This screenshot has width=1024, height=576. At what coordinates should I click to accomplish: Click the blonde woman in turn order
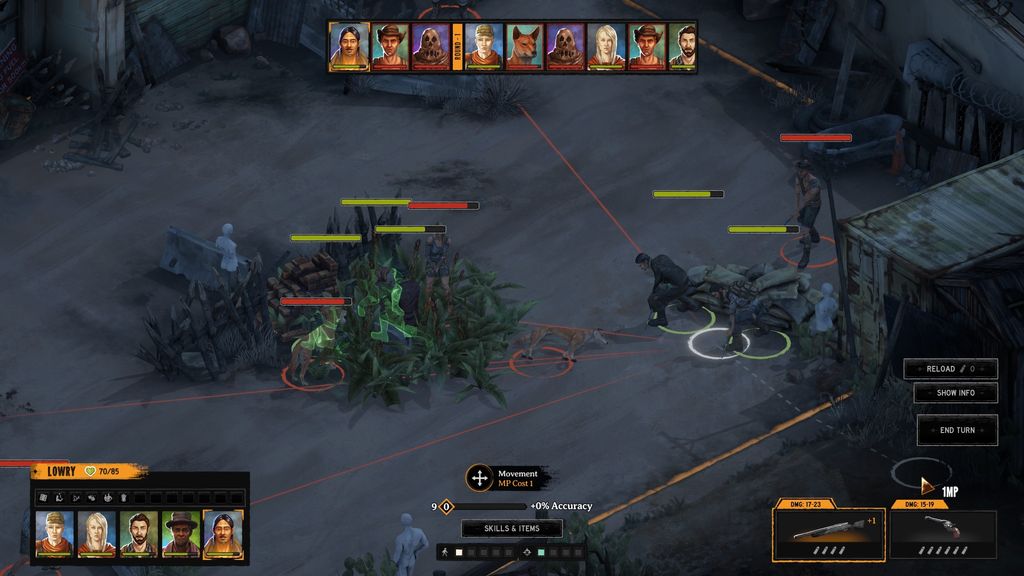(x=606, y=47)
